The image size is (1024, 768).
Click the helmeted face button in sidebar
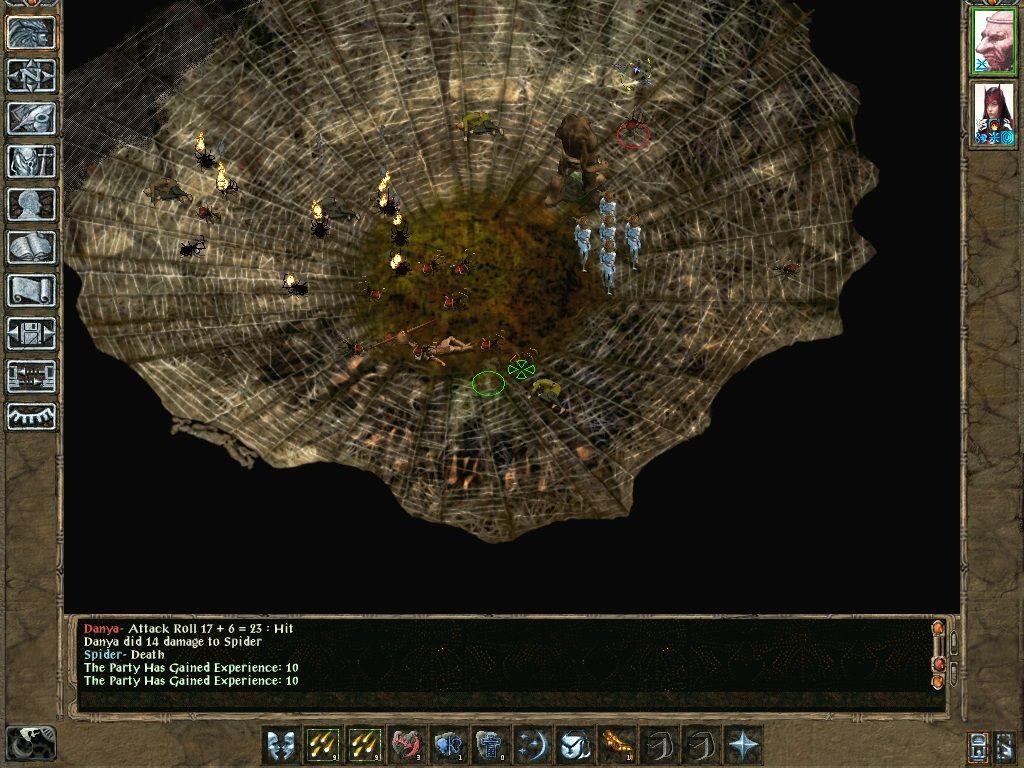tap(31, 33)
